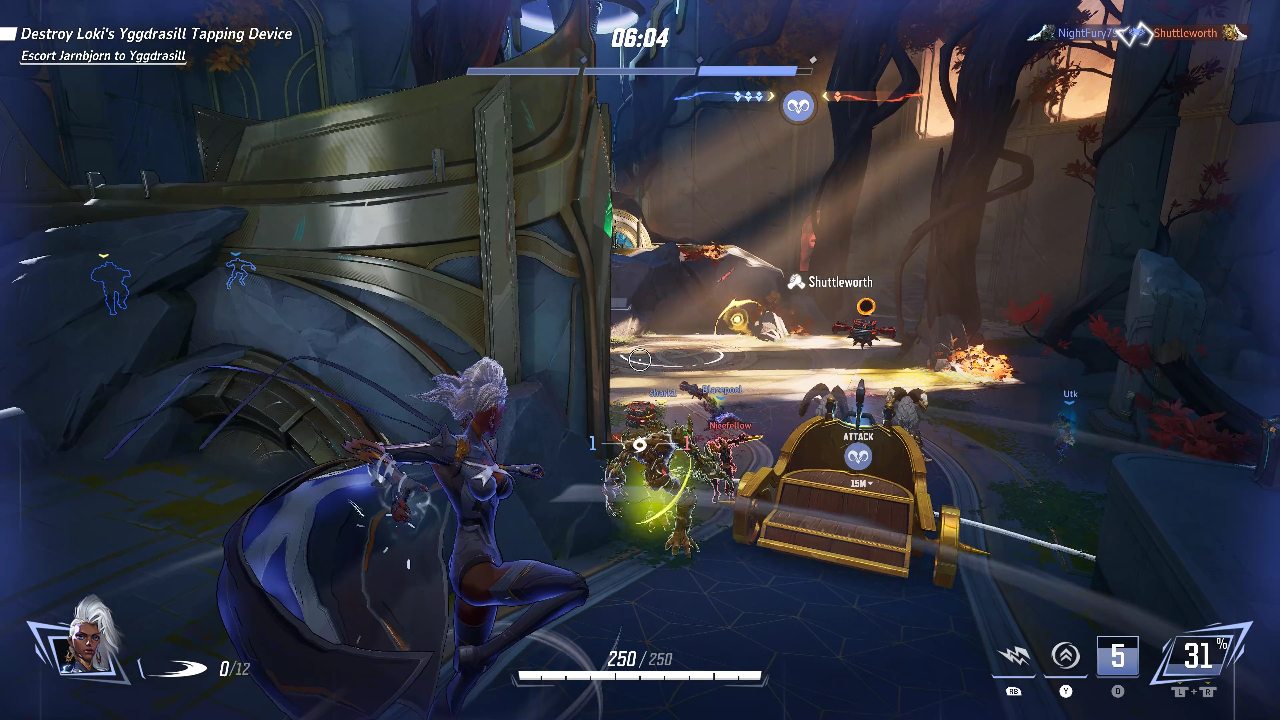Select the ability slot on cooldown at 5

click(1117, 657)
